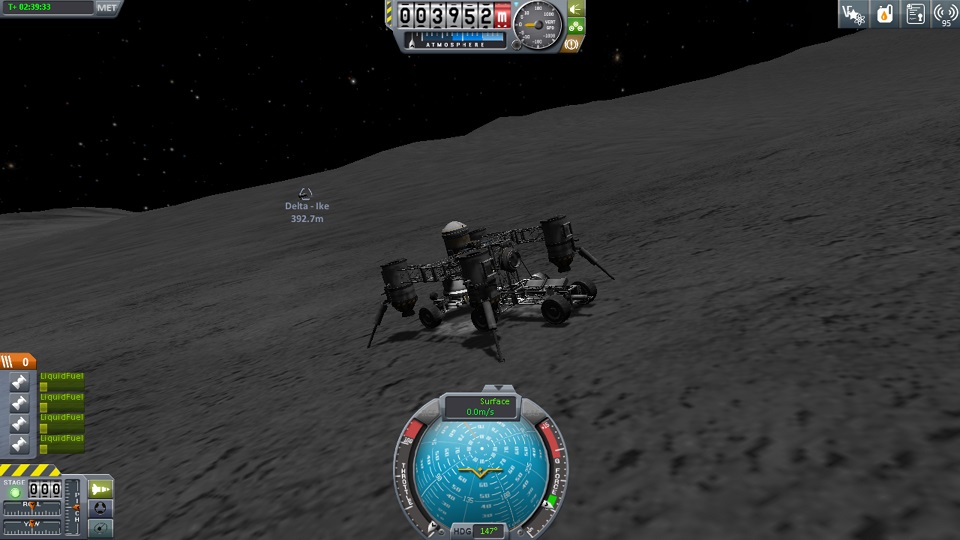Toggle the landing gear button

(576, 27)
